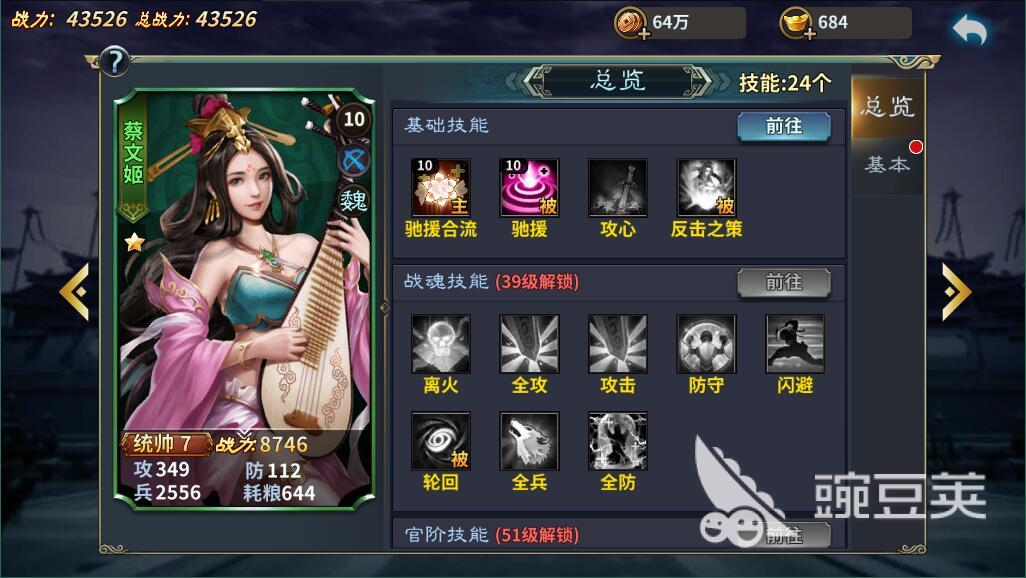Show the next hero with right arrow

[x=956, y=291]
